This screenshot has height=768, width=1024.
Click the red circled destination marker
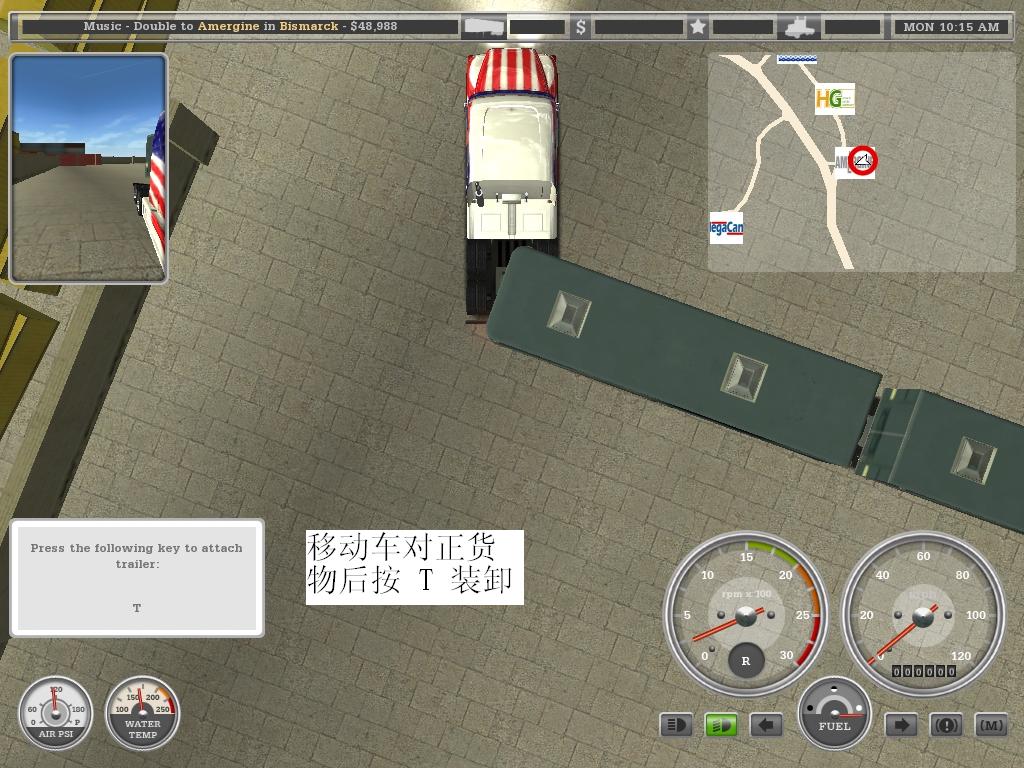pos(862,160)
